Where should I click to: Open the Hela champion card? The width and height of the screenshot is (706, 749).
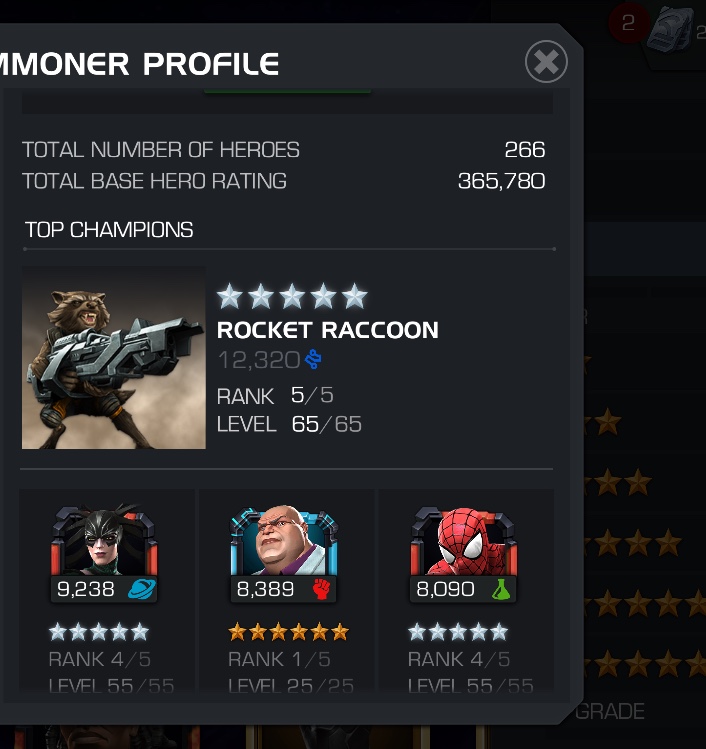(x=105, y=590)
